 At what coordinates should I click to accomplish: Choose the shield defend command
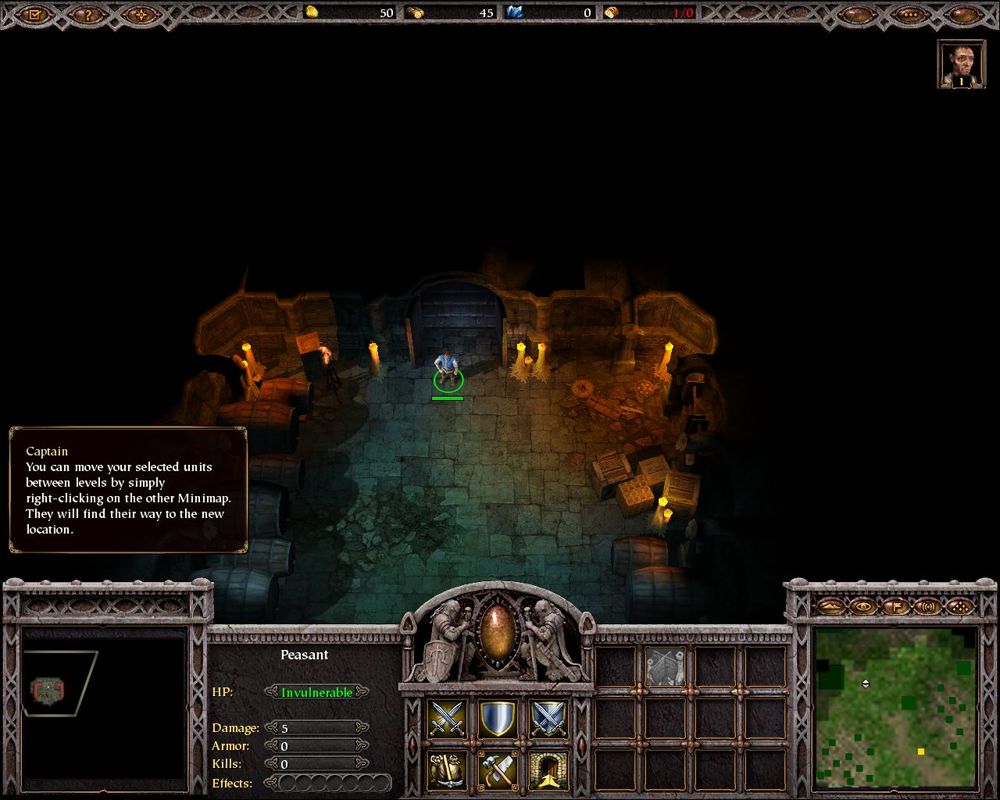click(x=497, y=718)
